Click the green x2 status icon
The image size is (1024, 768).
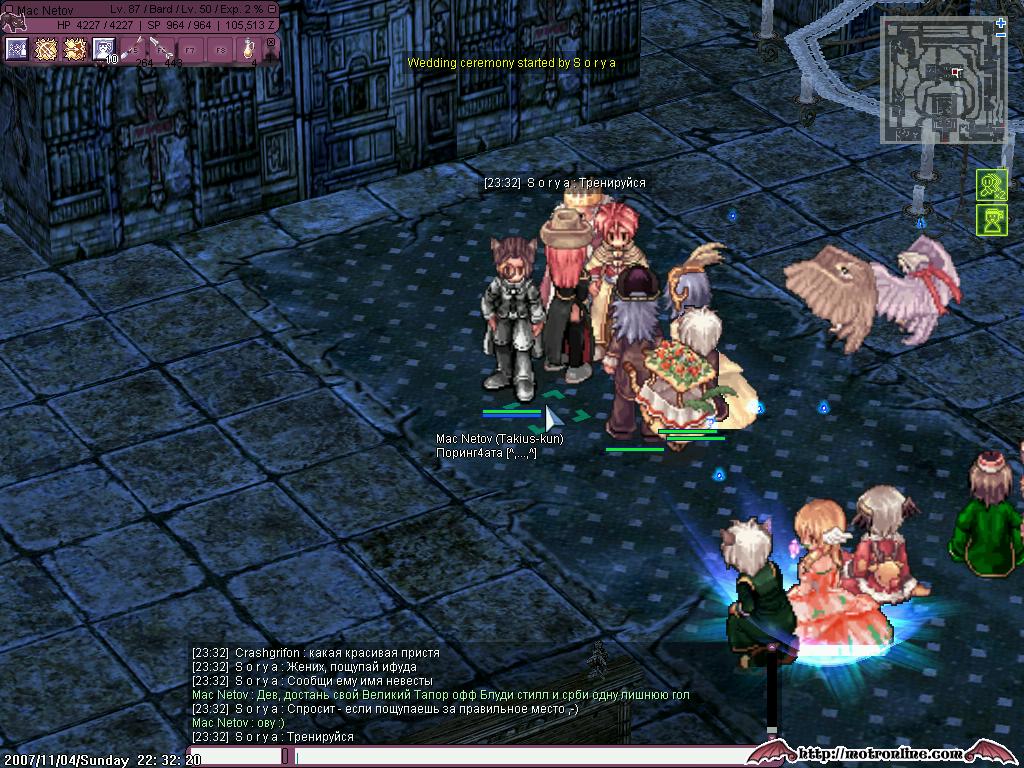point(992,185)
